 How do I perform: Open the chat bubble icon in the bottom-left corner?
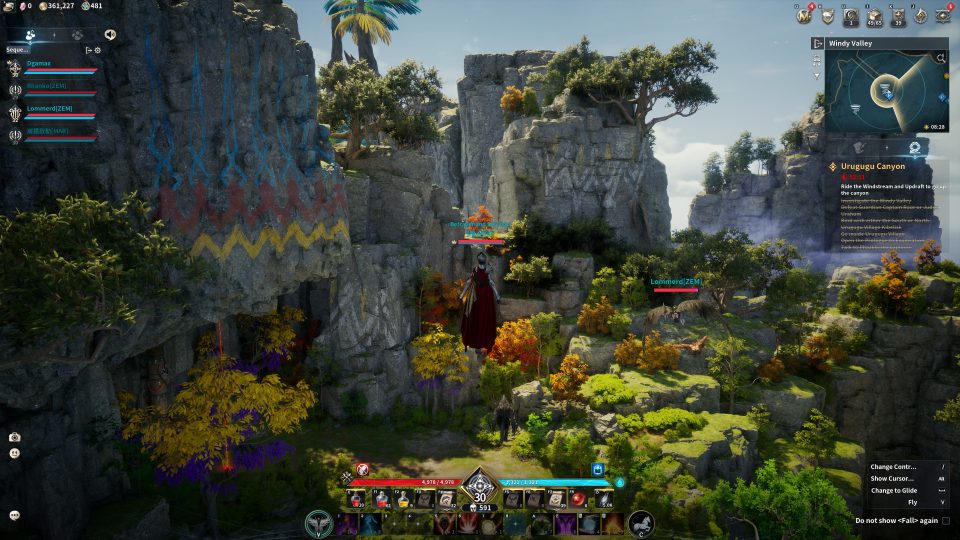[14, 515]
